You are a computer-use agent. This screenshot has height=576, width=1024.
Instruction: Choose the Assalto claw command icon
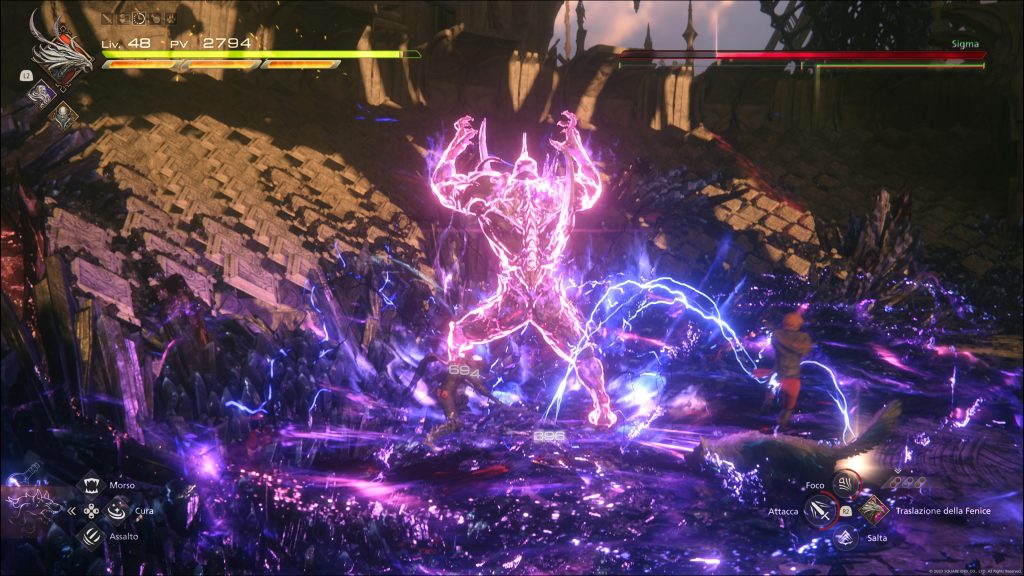(90, 535)
